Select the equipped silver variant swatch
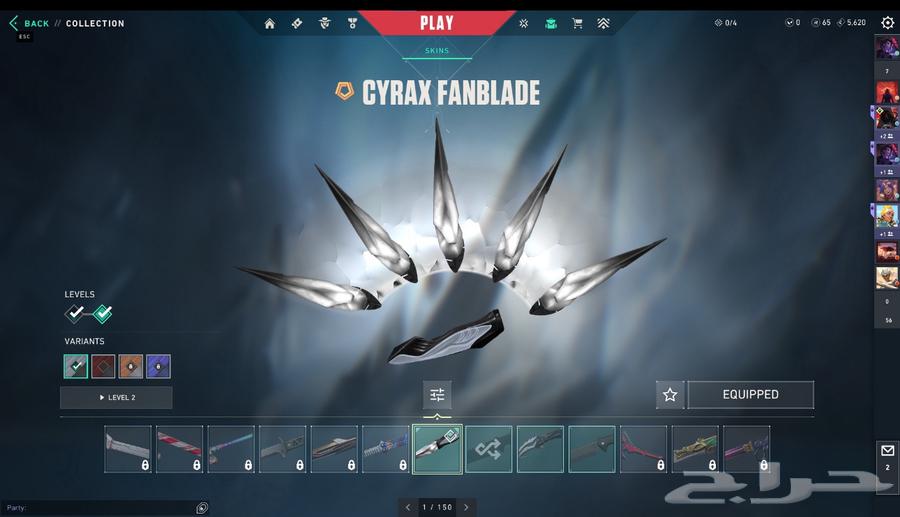 click(x=76, y=366)
